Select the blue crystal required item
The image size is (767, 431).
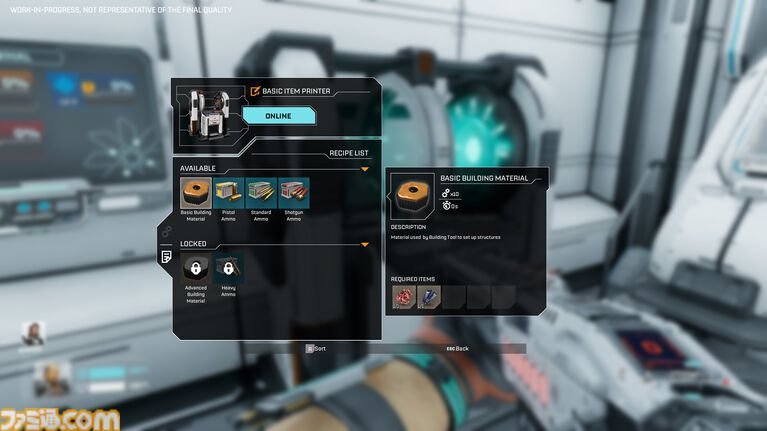pyautogui.click(x=429, y=297)
